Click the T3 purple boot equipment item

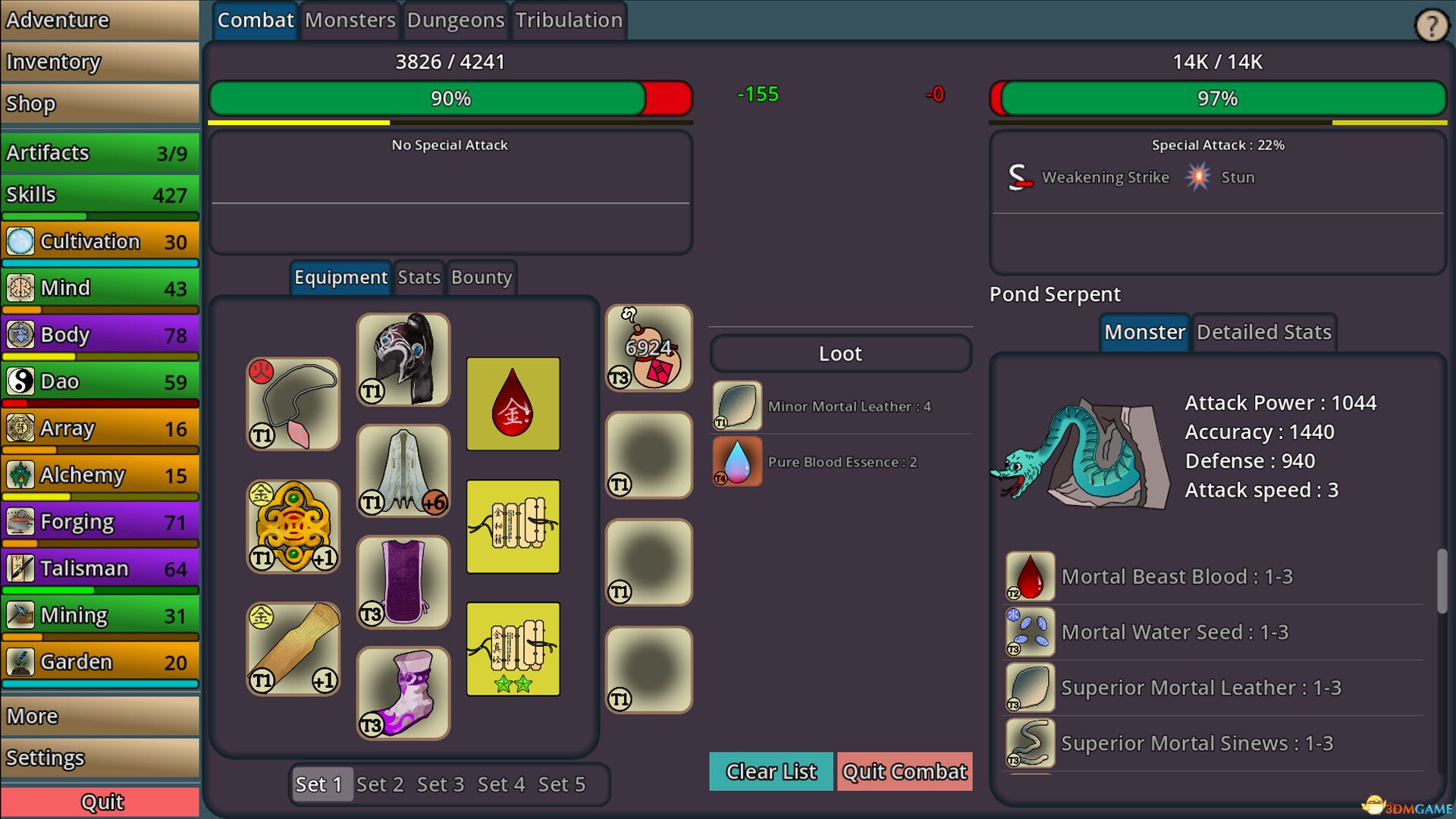pos(403,690)
